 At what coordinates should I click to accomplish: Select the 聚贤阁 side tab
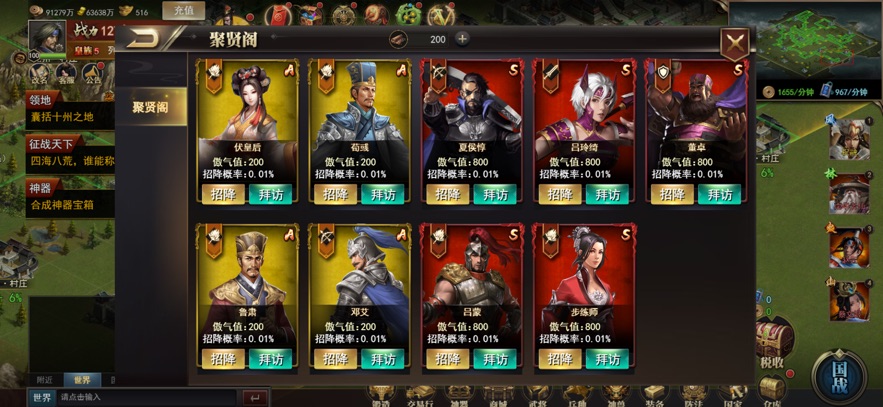pyautogui.click(x=151, y=106)
